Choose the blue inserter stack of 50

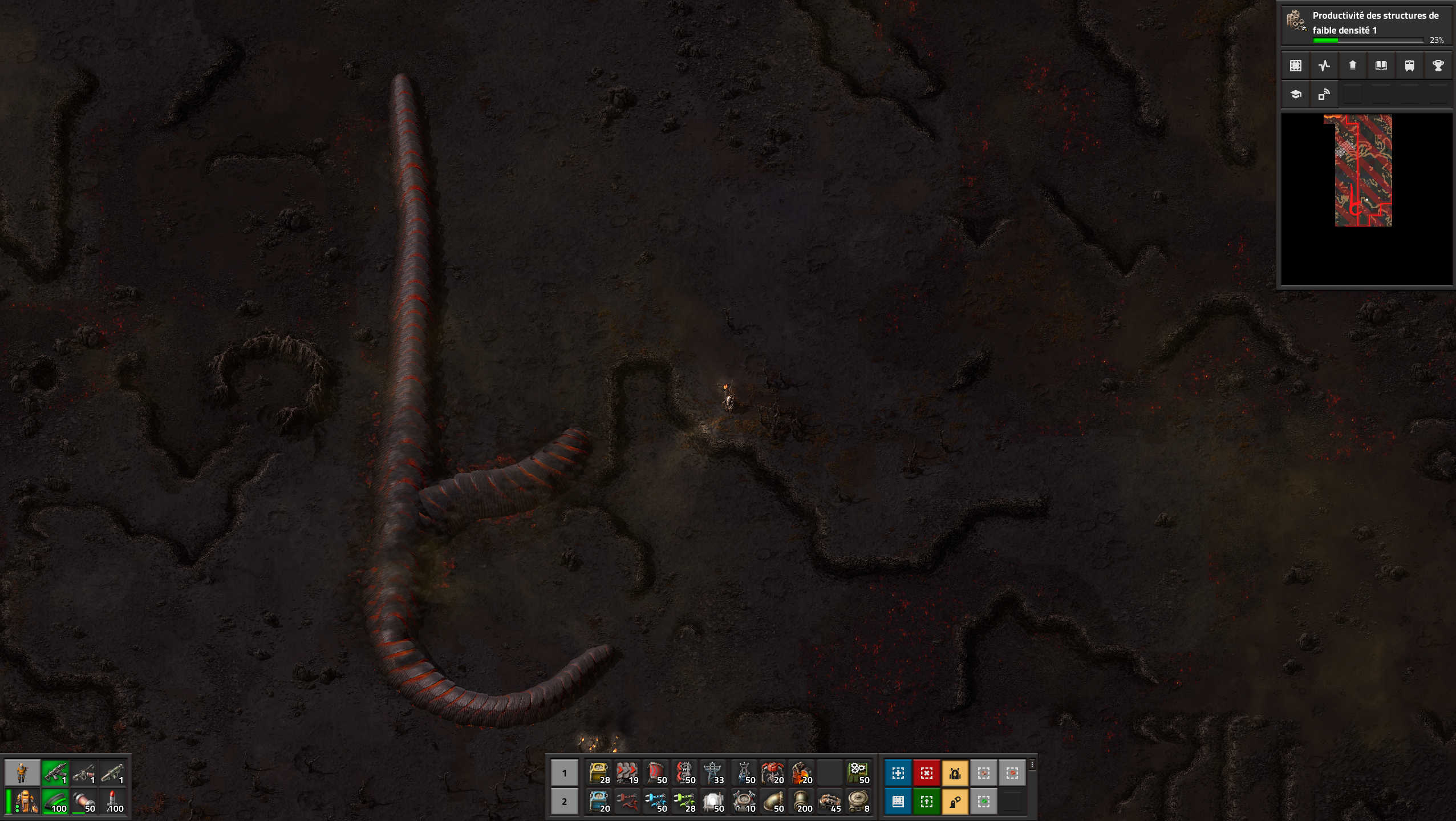pyautogui.click(x=655, y=802)
